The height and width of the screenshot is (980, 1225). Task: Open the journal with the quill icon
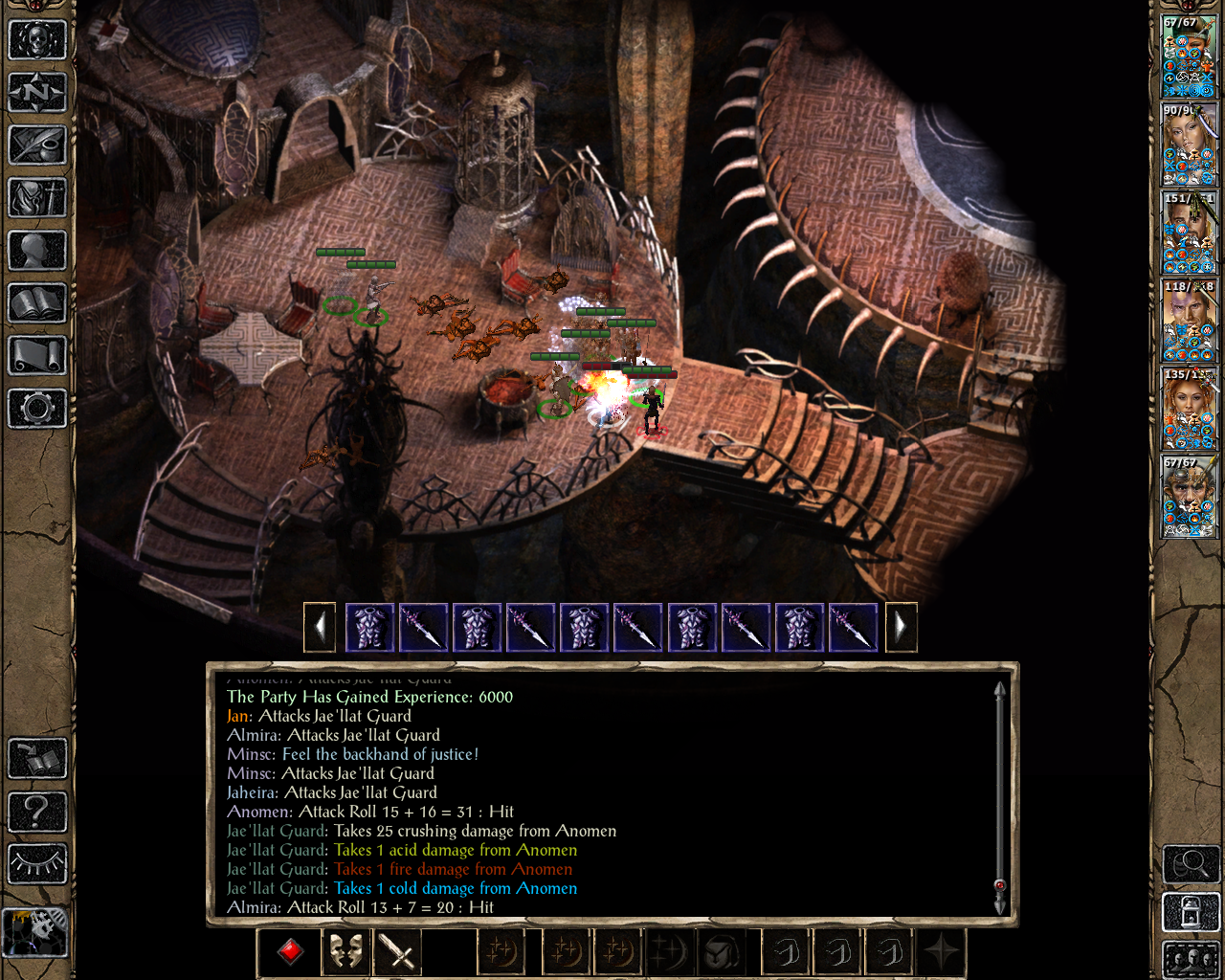pyautogui.click(x=37, y=145)
